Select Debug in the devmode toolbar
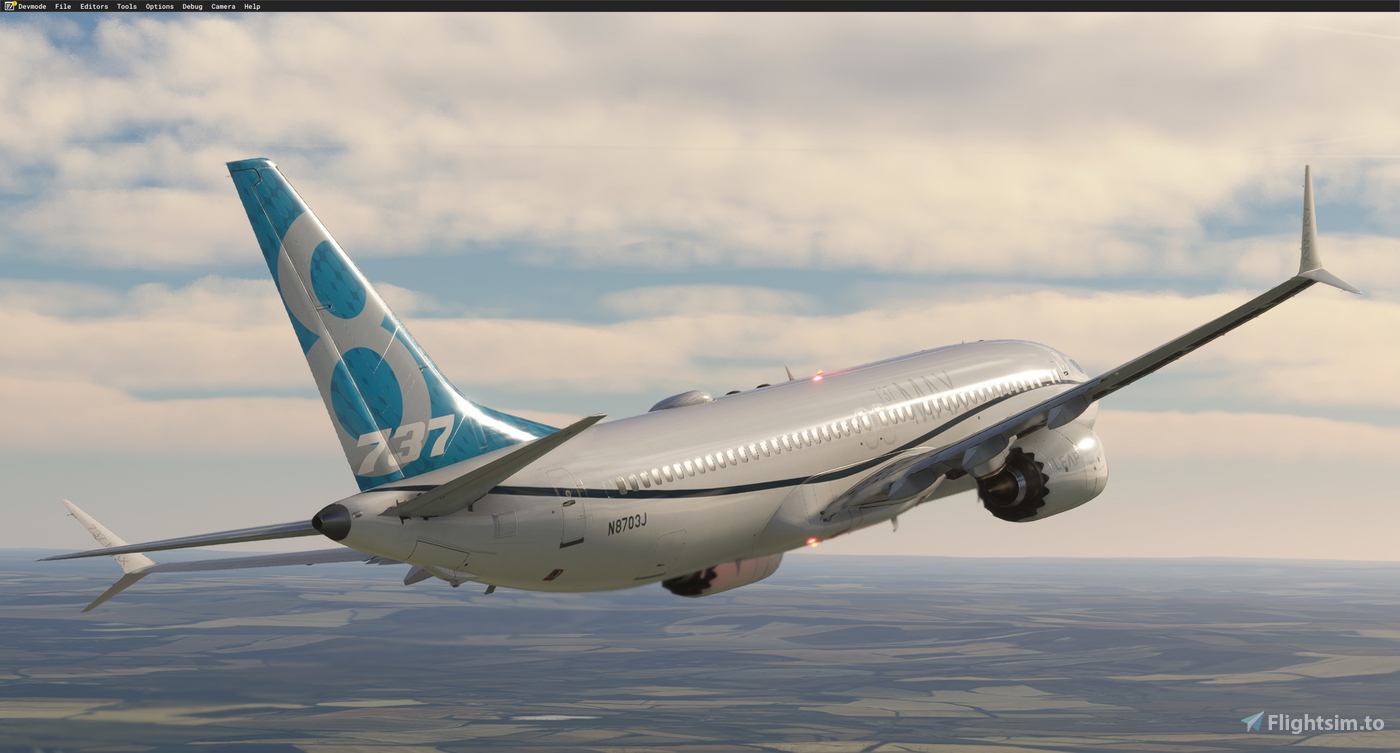This screenshot has height=753, width=1400. pyautogui.click(x=191, y=6)
